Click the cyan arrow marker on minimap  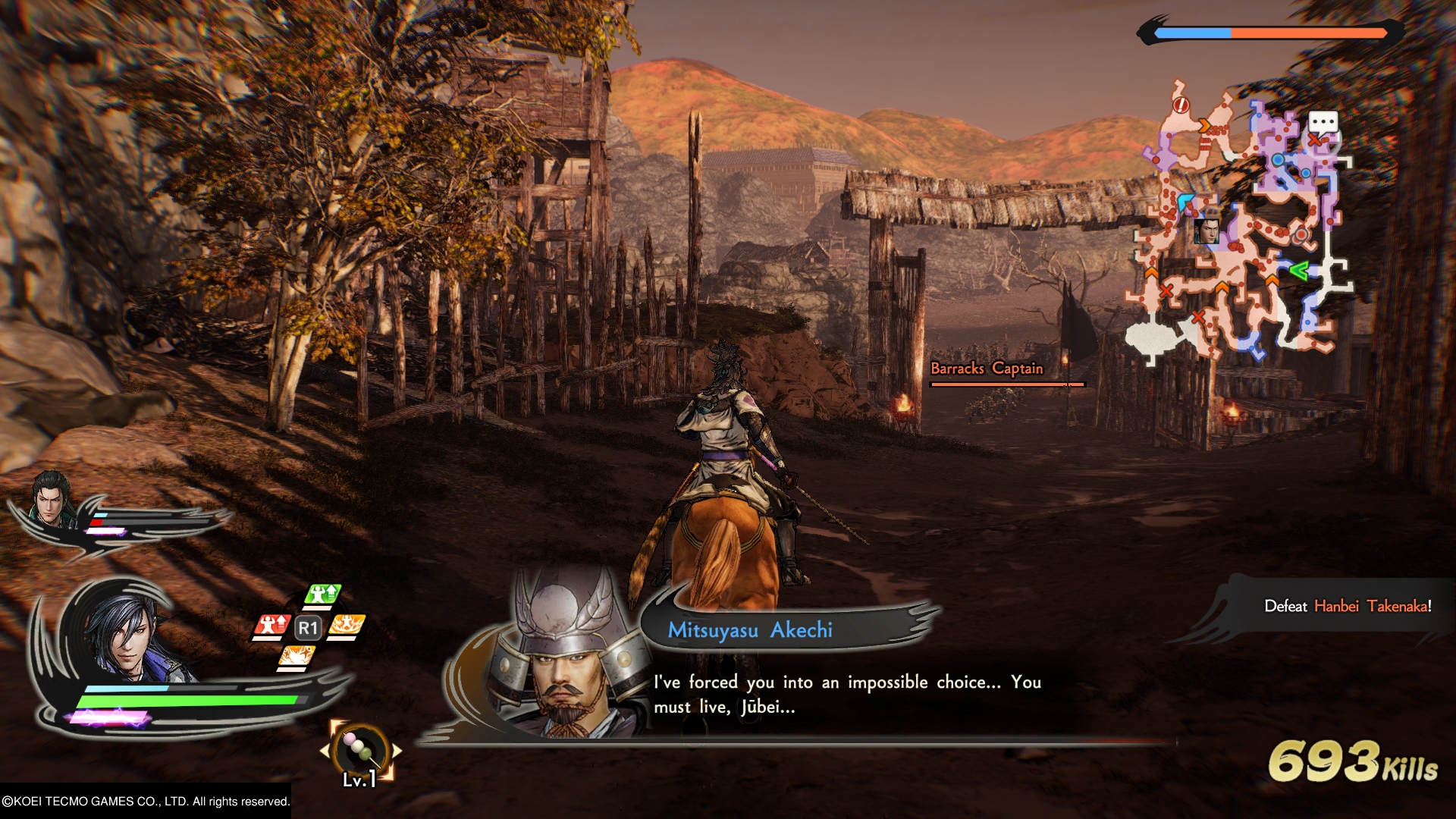(1186, 201)
